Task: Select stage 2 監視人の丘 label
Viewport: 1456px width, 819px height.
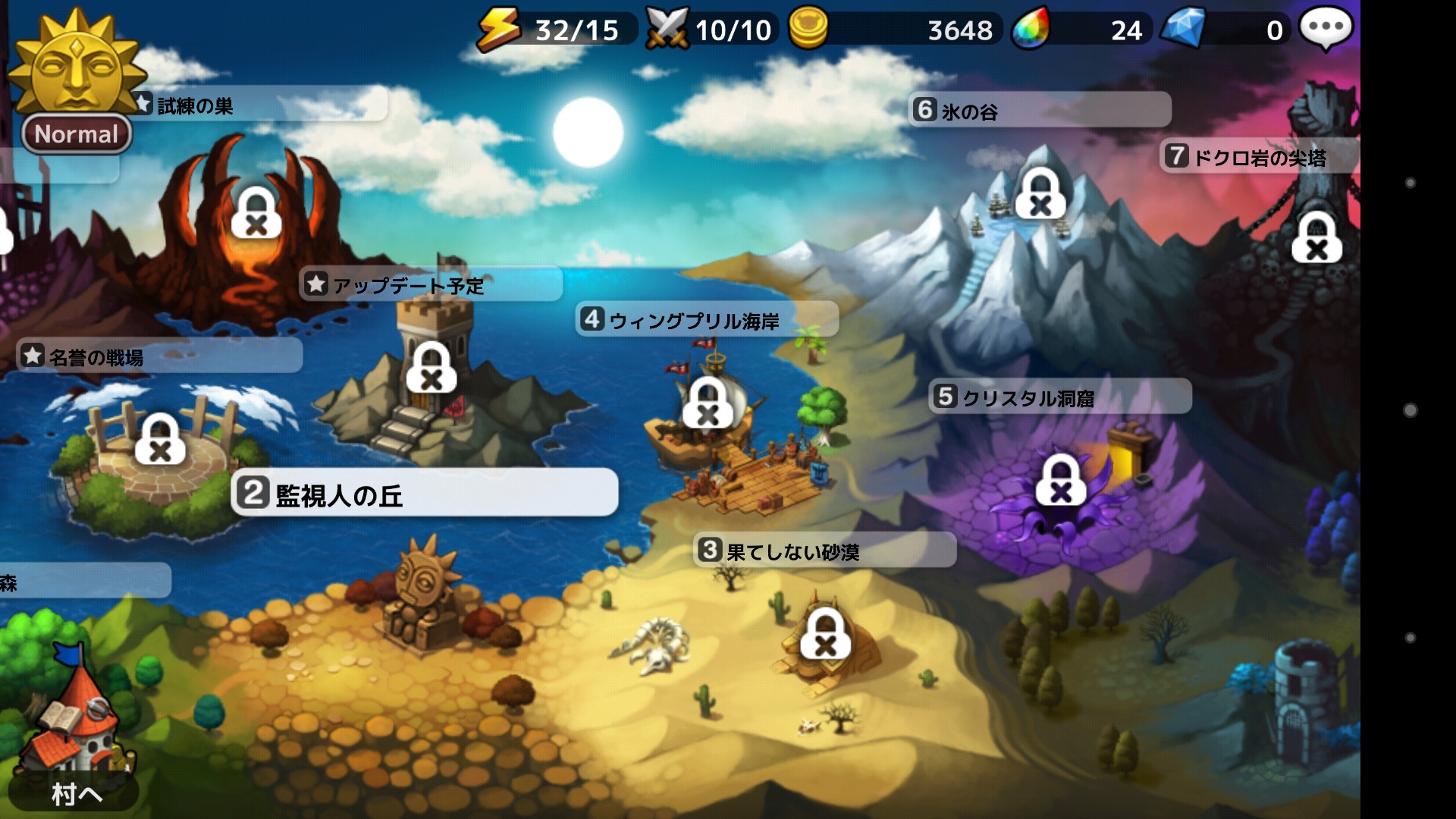Action: [x=425, y=494]
